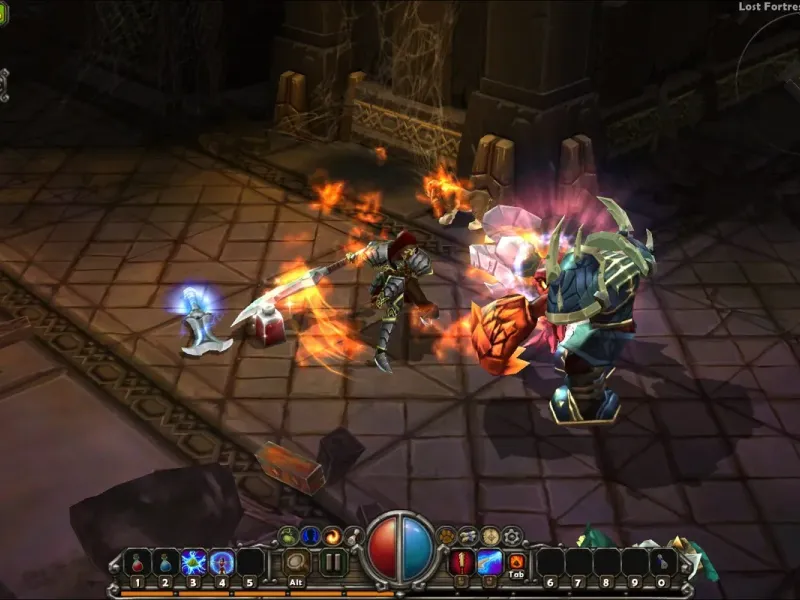Open the green bag inventory icon
Viewport: 800px width, 600px height.
tap(288, 536)
